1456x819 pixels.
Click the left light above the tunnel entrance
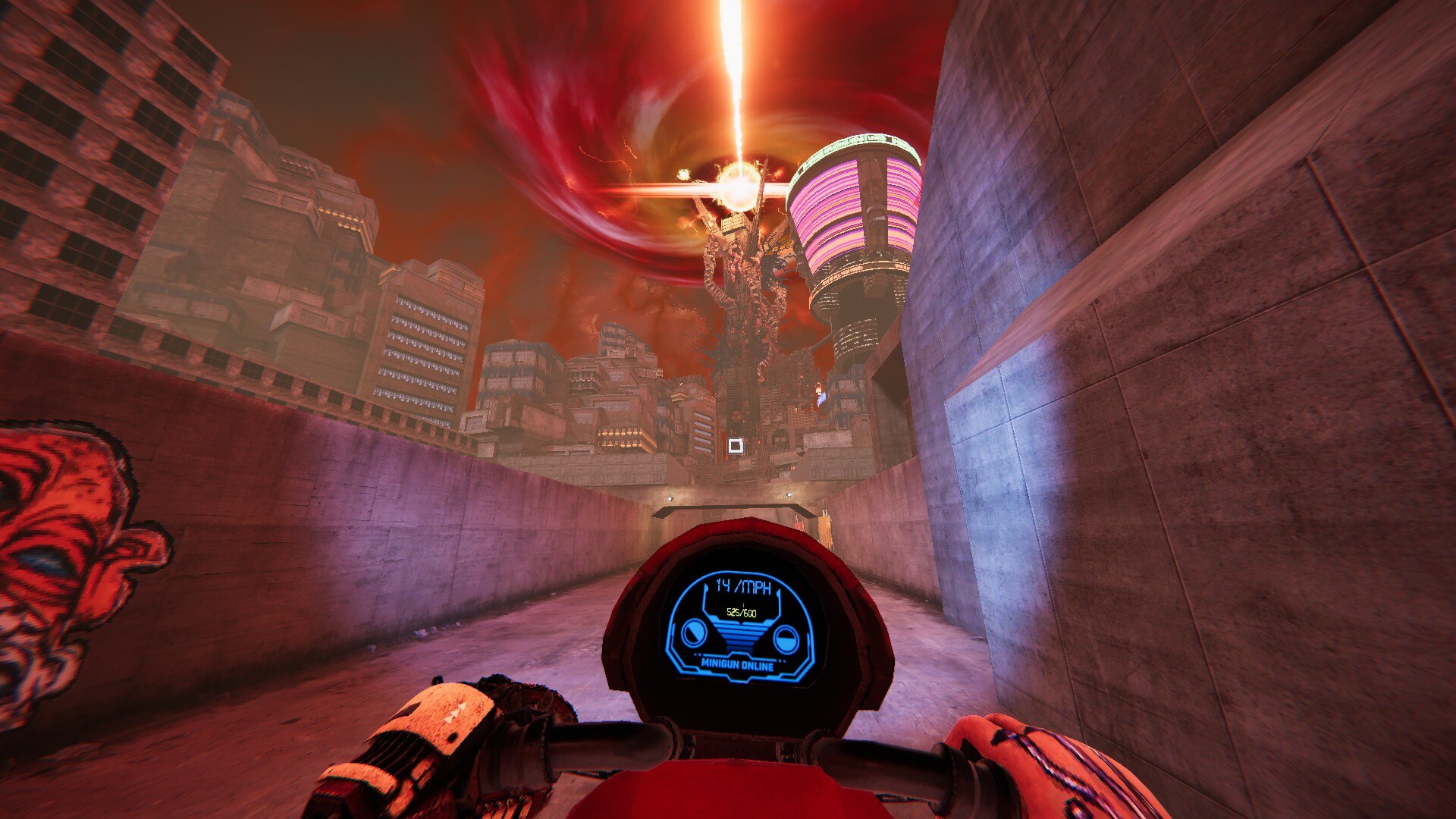tap(671, 498)
